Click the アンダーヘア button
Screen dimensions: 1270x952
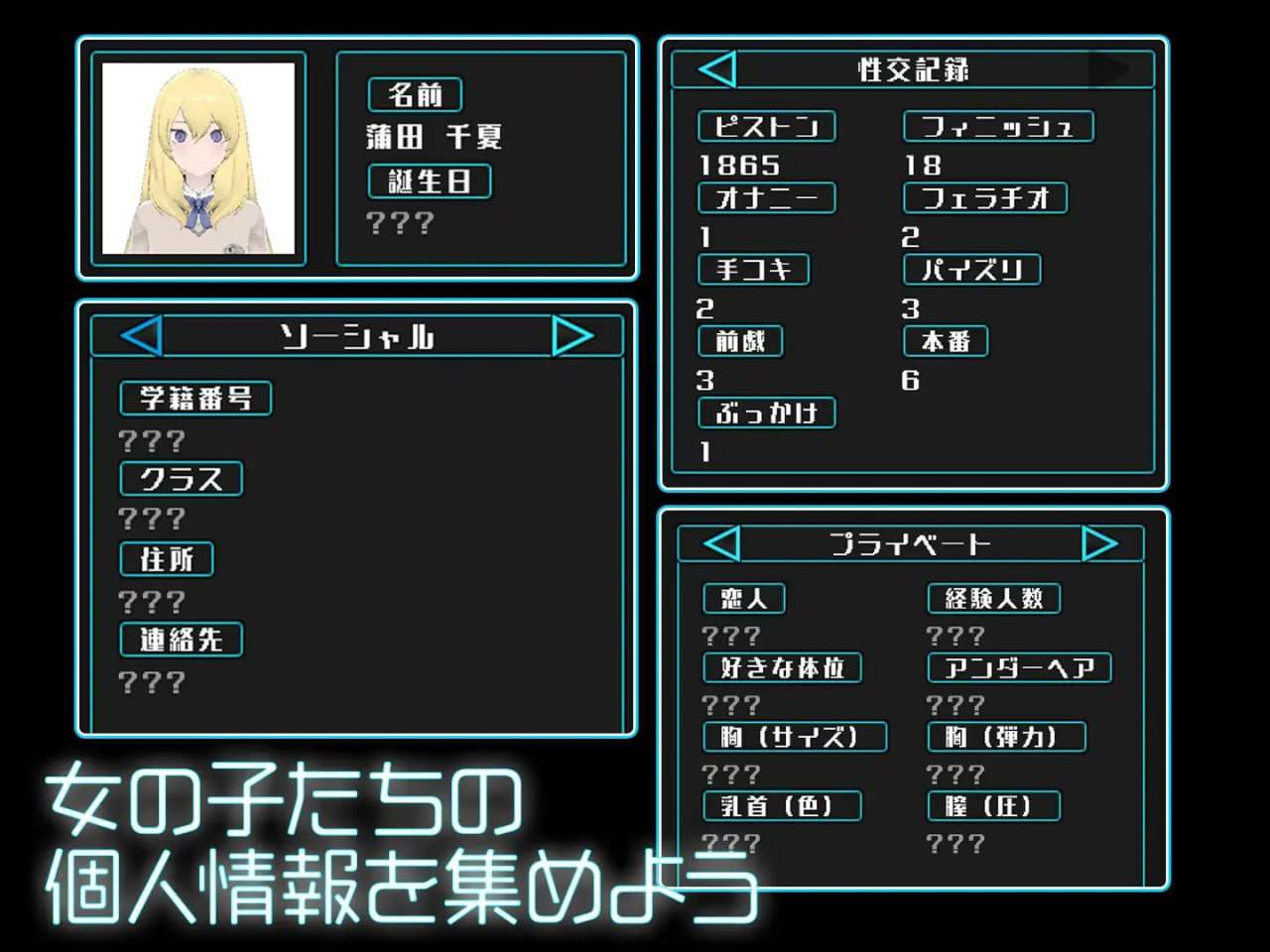coord(1019,667)
